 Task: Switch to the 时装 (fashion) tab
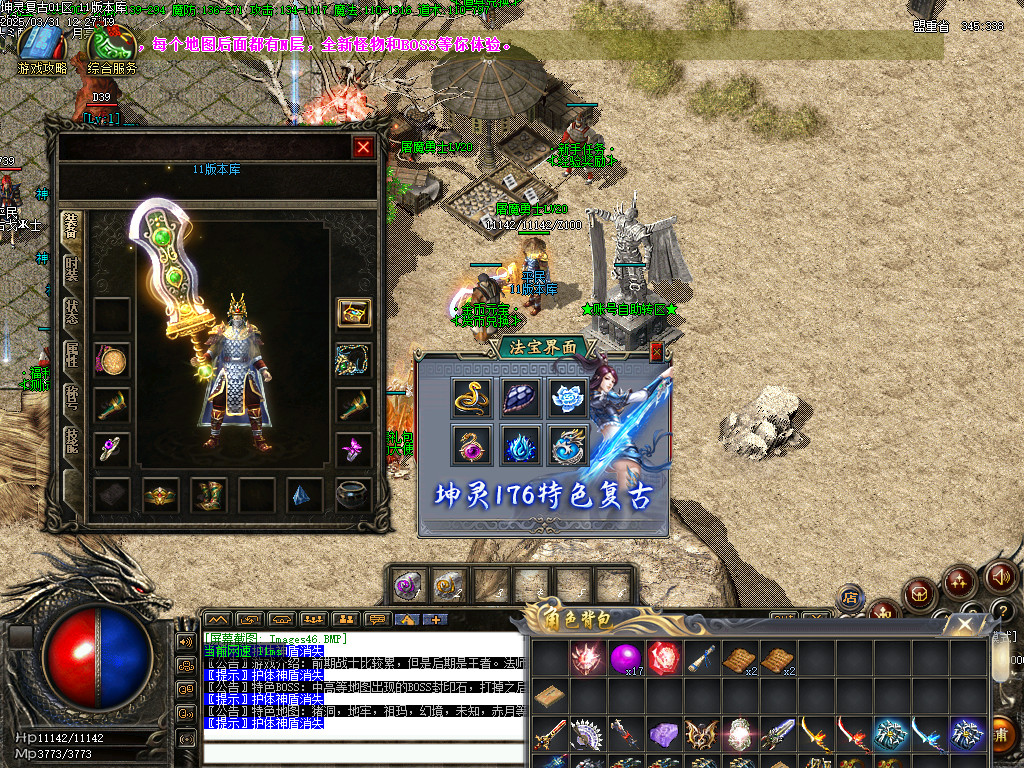71,270
